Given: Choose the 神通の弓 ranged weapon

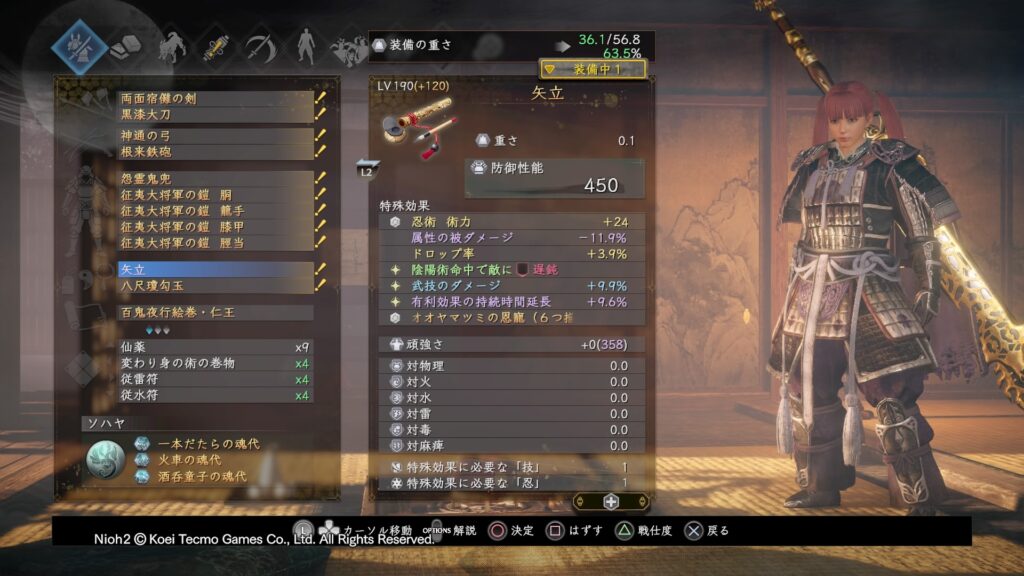Looking at the screenshot, I should coord(215,135).
